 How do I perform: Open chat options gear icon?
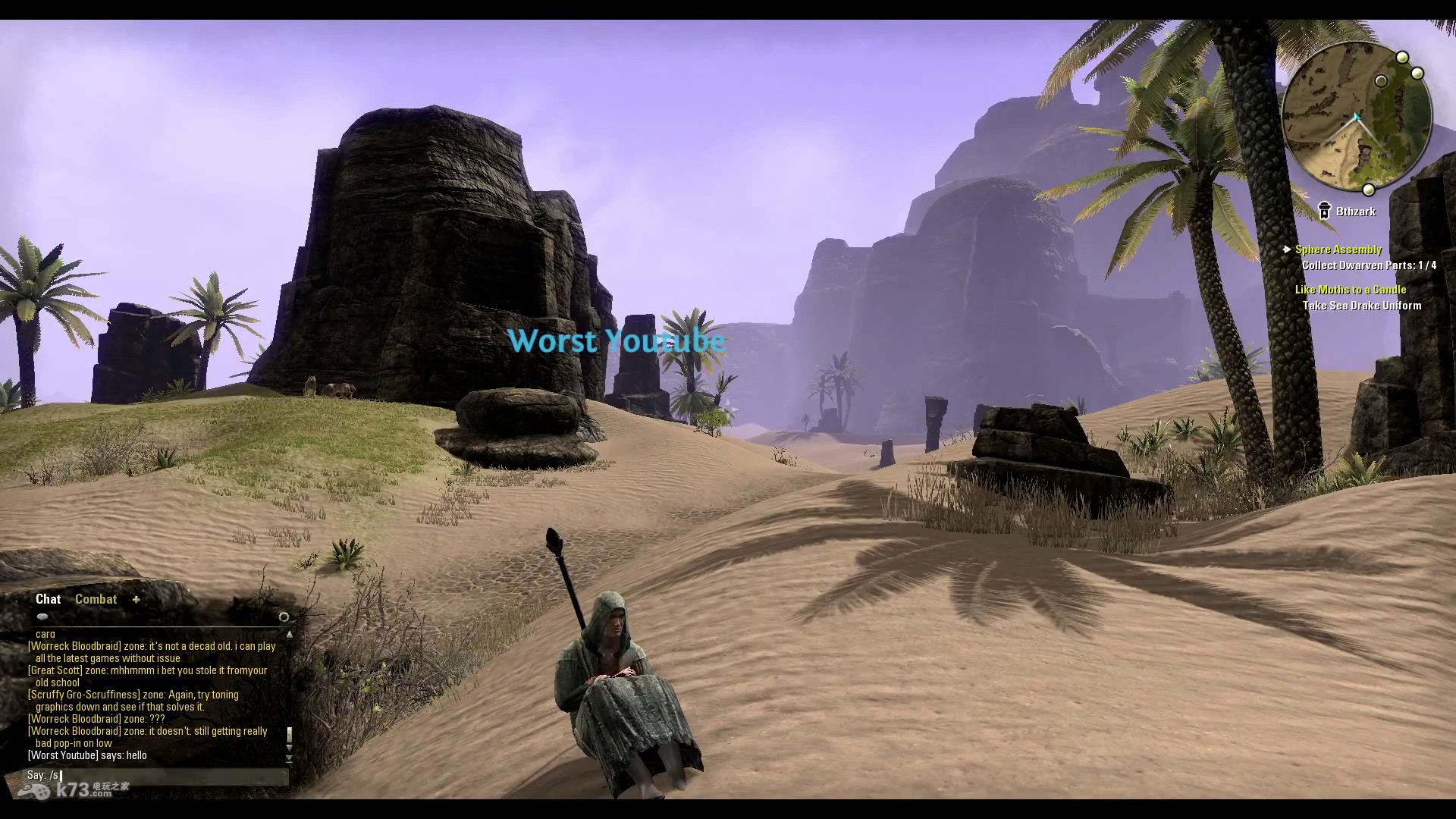click(284, 617)
